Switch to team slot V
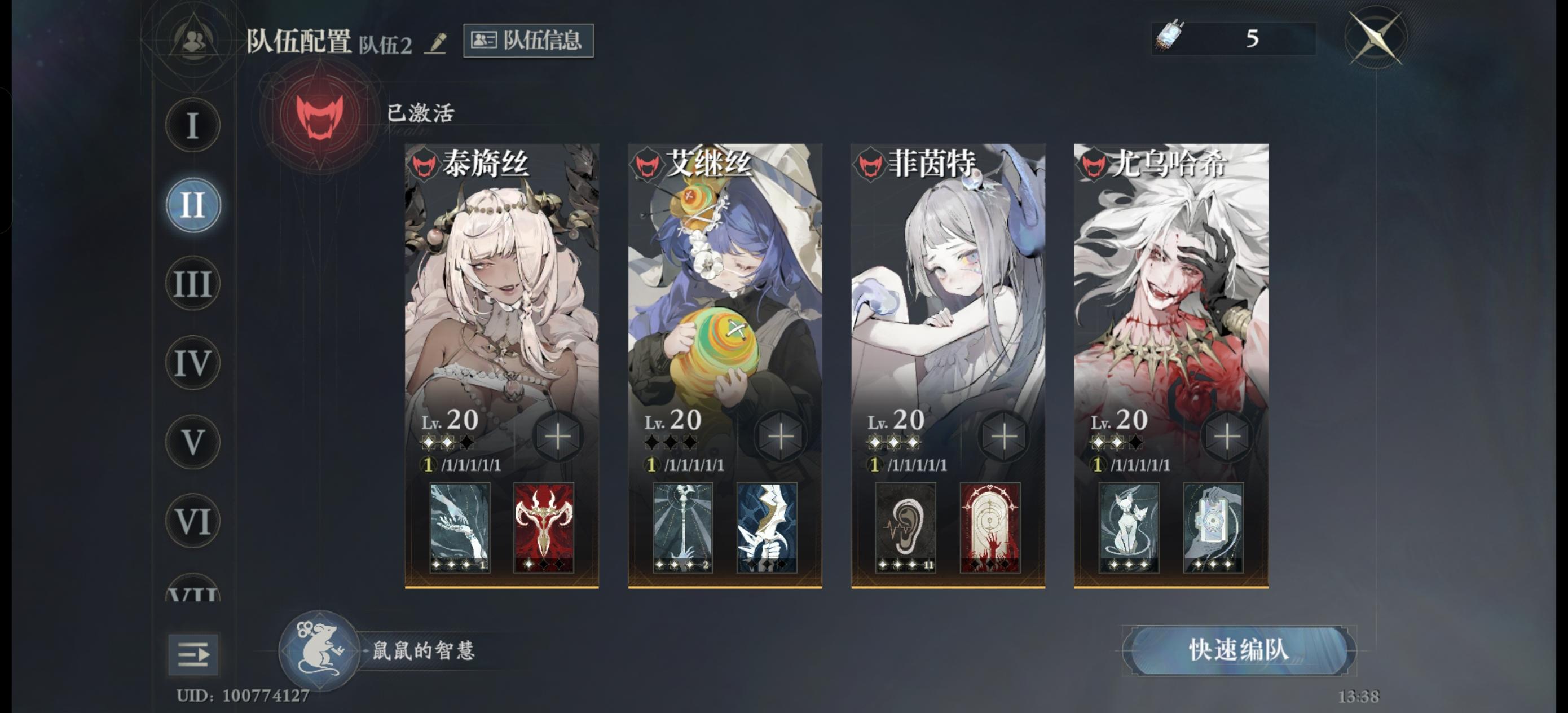This screenshot has width=1568, height=713. [192, 442]
